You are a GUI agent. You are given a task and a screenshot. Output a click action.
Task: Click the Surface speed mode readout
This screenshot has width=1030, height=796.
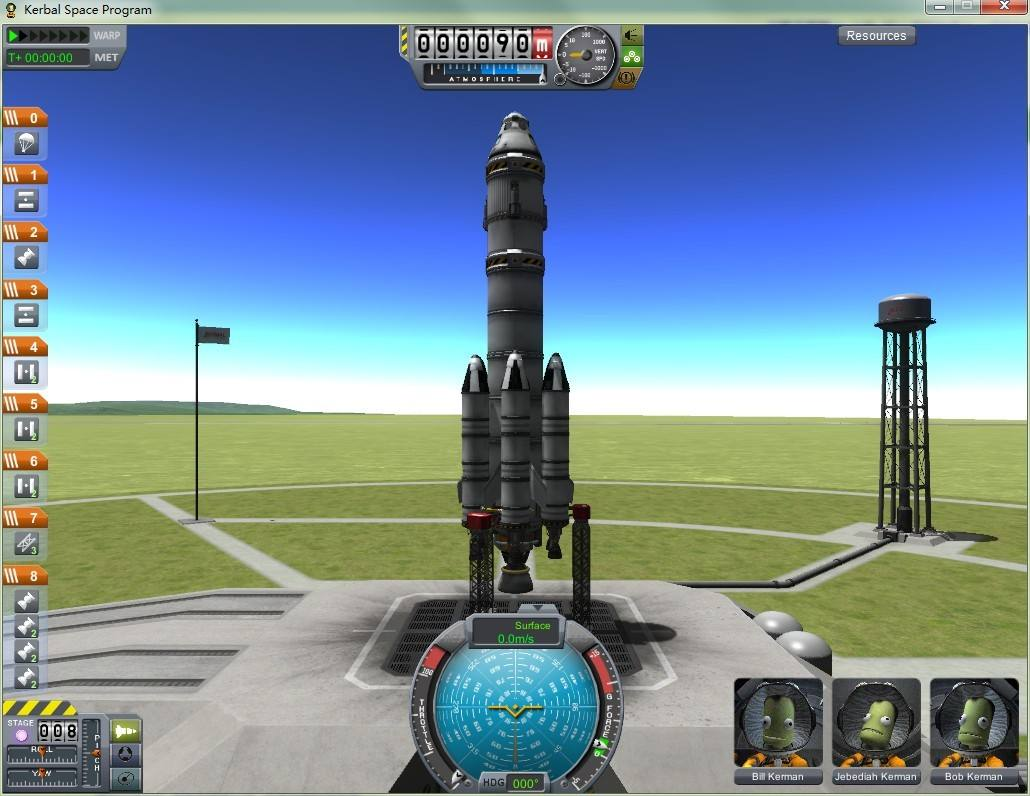516,632
